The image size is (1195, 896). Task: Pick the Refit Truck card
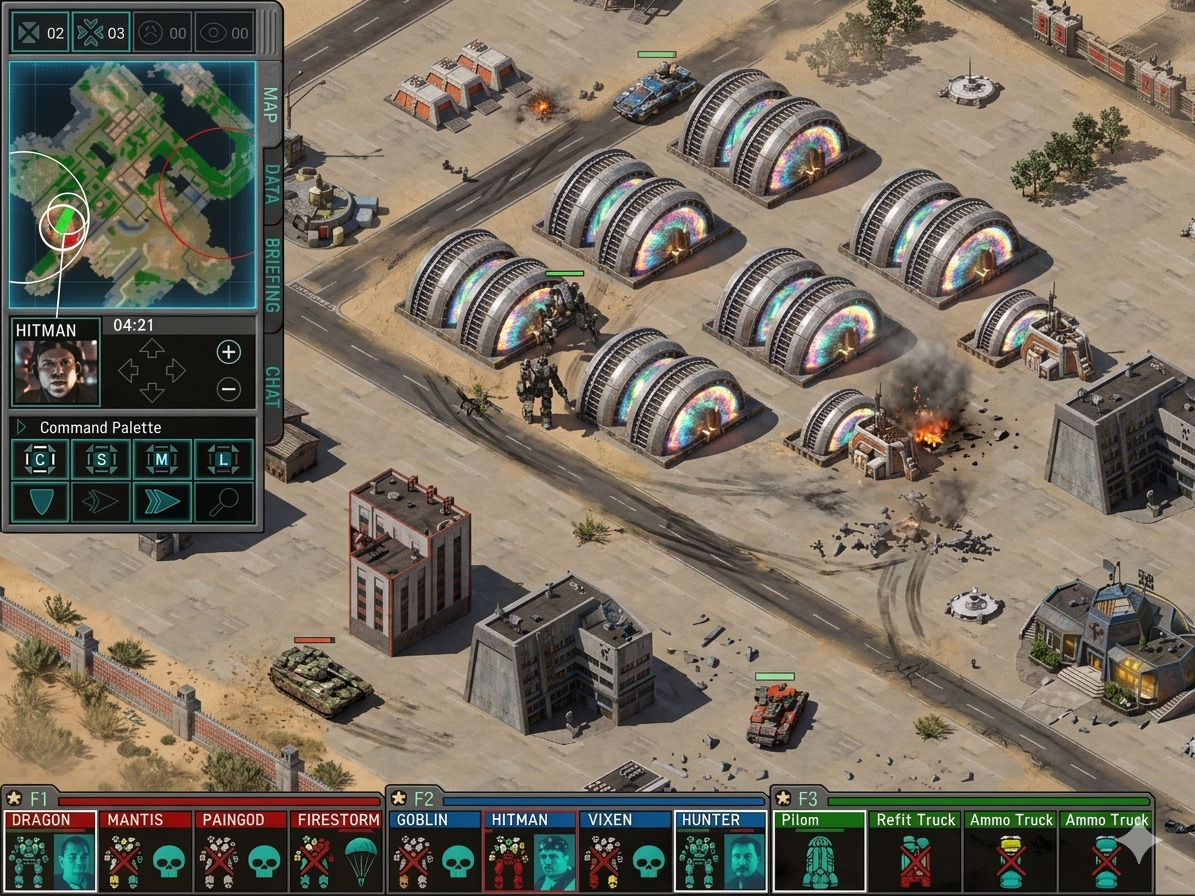915,850
